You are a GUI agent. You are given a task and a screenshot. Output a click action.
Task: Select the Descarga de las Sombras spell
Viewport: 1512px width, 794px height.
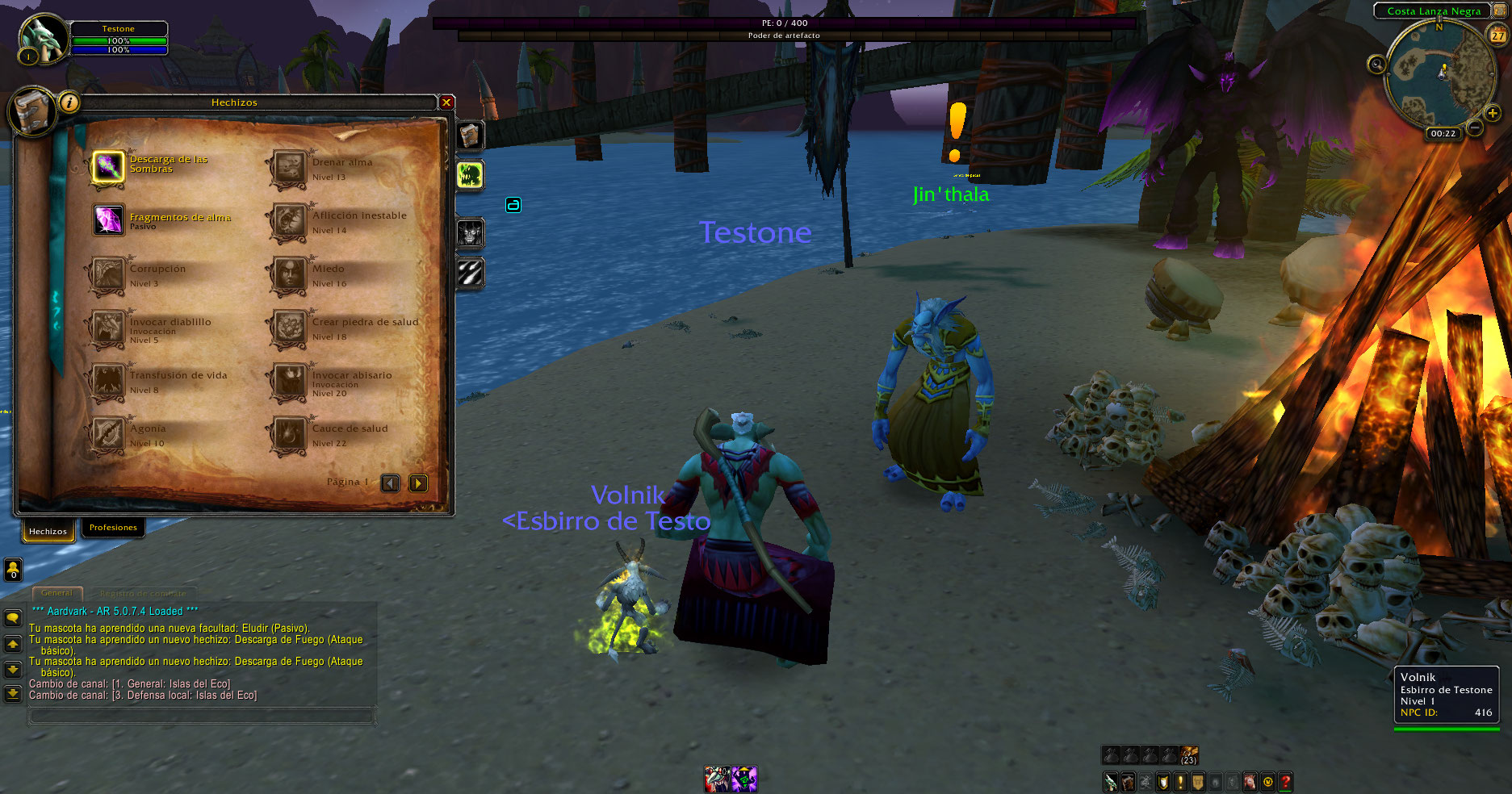coord(108,167)
